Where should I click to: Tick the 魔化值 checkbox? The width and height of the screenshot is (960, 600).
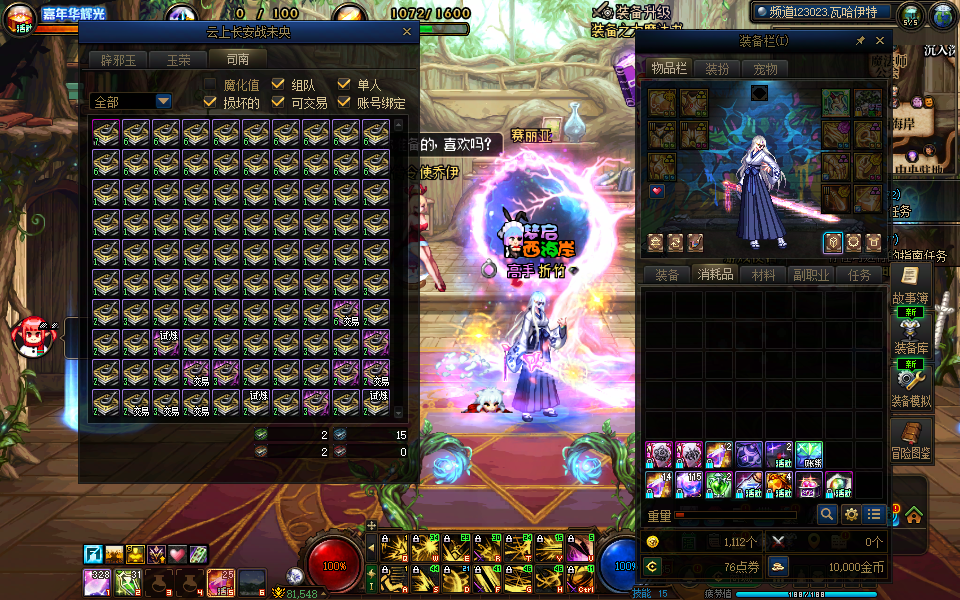[211, 85]
